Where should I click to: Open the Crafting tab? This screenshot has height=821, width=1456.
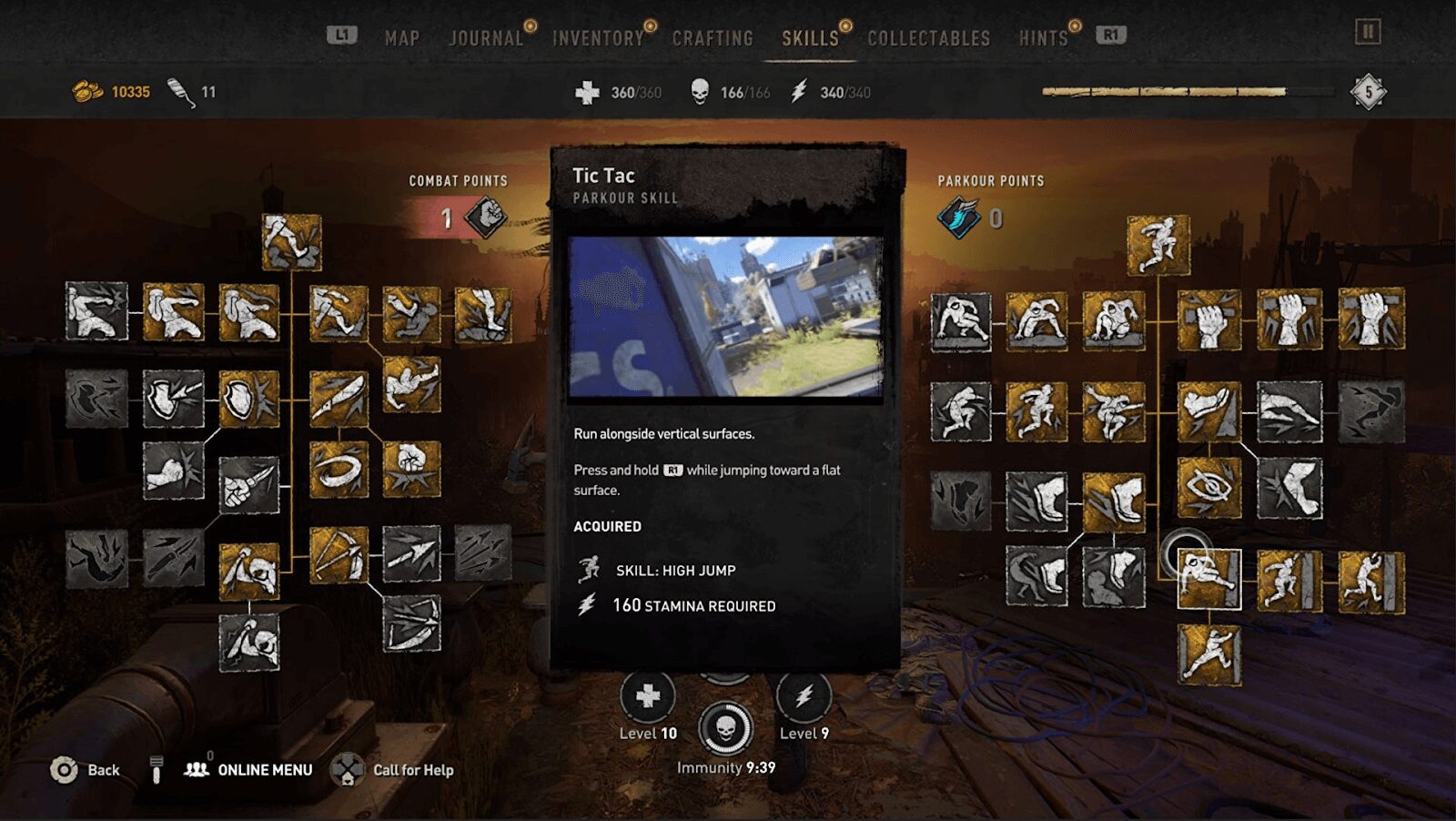point(713,38)
